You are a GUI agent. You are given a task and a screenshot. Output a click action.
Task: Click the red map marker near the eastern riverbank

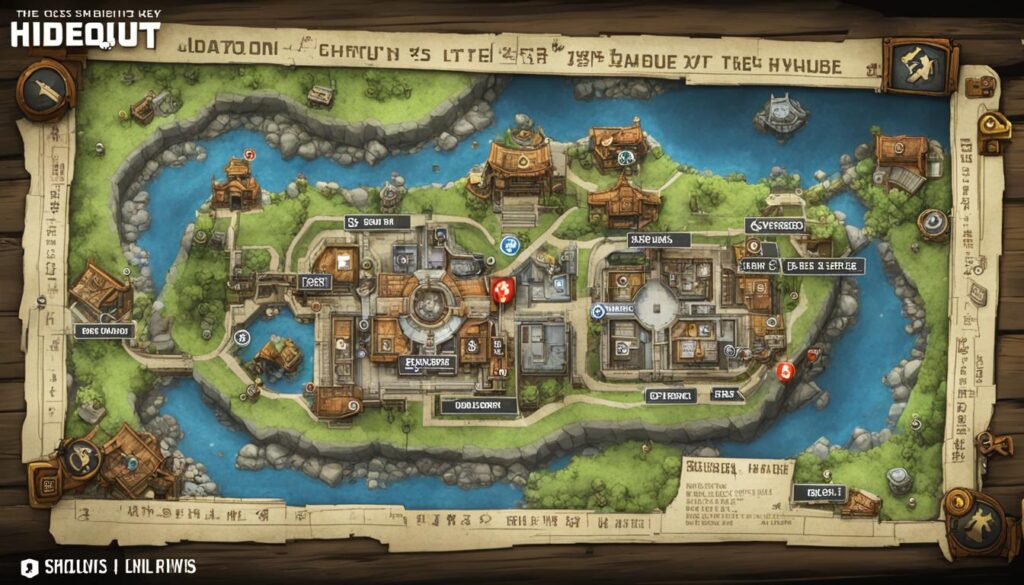785,371
